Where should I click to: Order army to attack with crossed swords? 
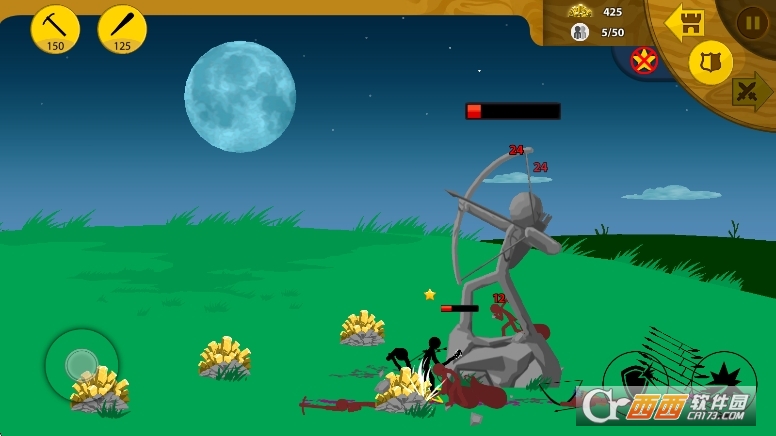[x=750, y=91]
